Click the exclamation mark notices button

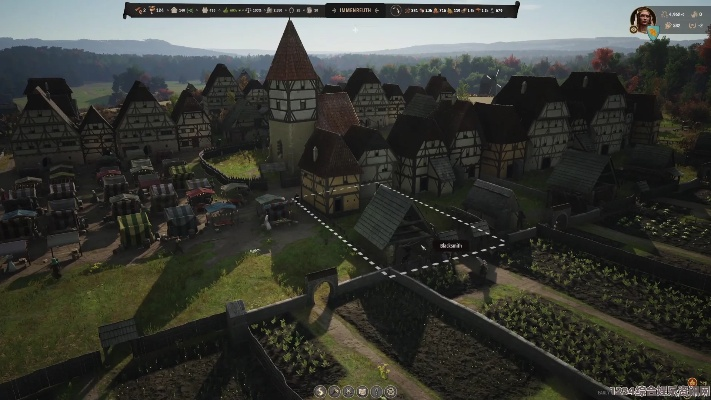[x=377, y=391]
